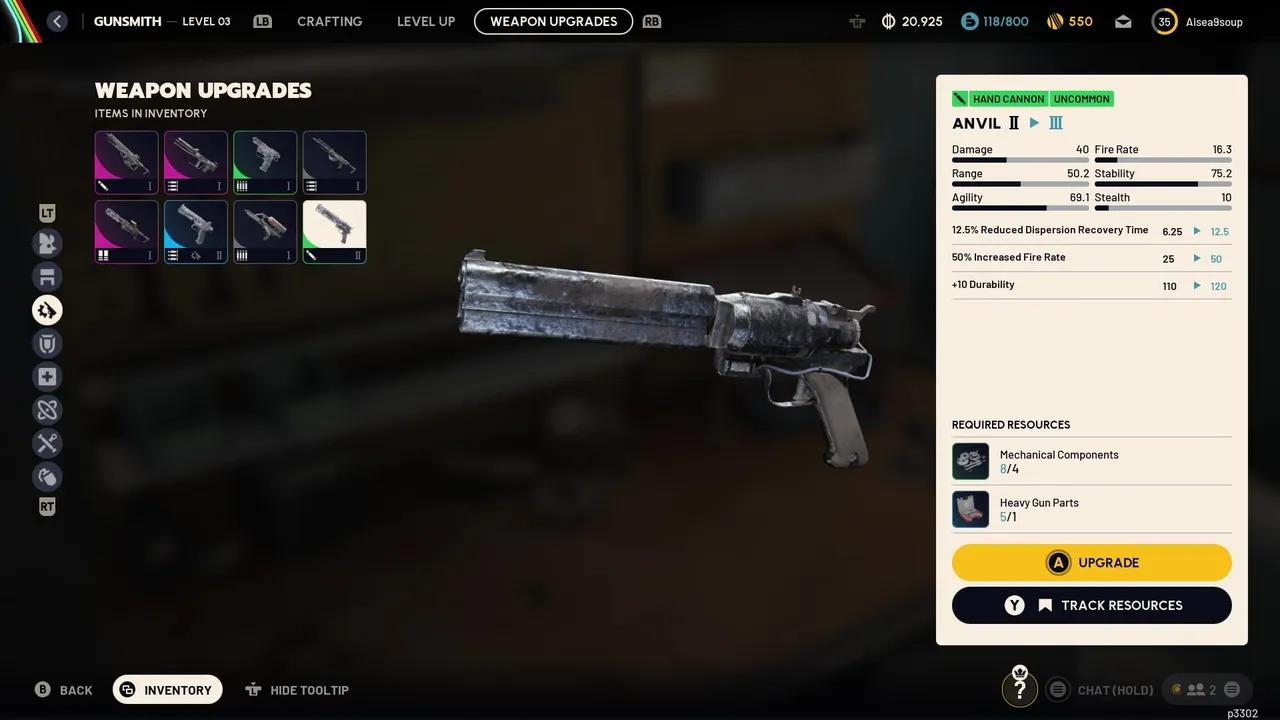The image size is (1280, 720).
Task: Switch to the Crafting tab
Action: [329, 21]
